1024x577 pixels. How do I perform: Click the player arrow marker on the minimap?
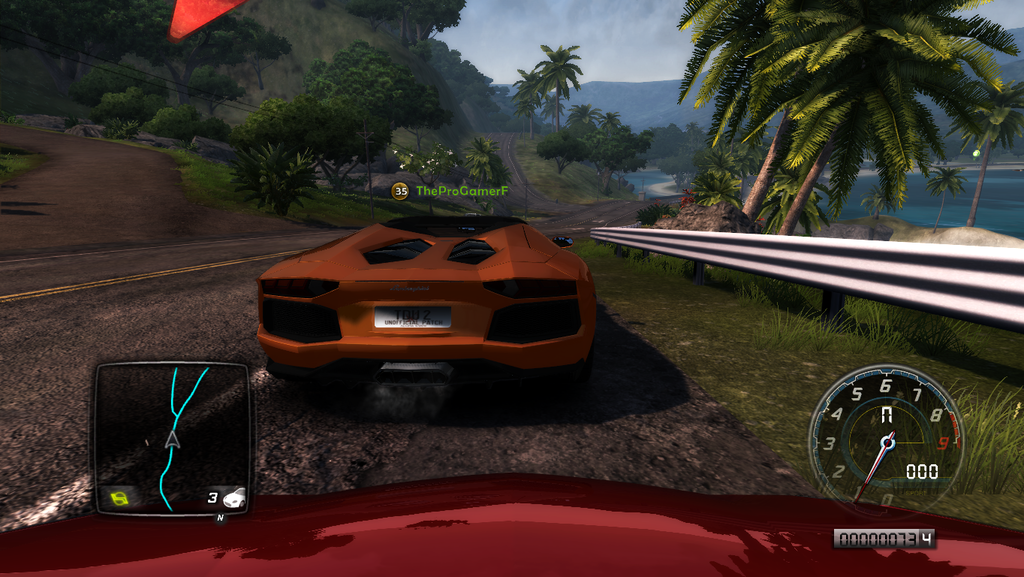pos(172,438)
